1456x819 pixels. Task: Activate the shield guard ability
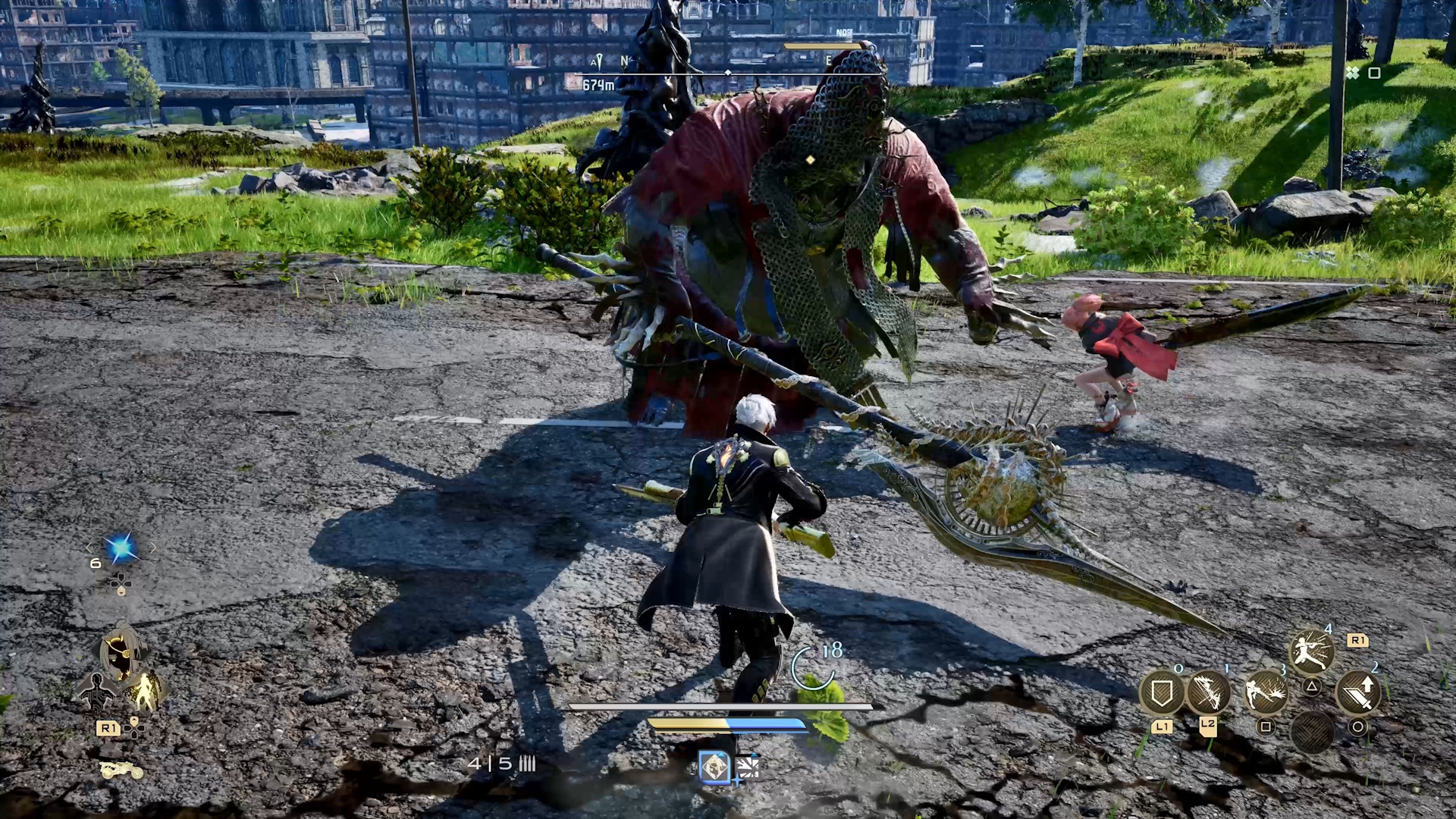1162,693
